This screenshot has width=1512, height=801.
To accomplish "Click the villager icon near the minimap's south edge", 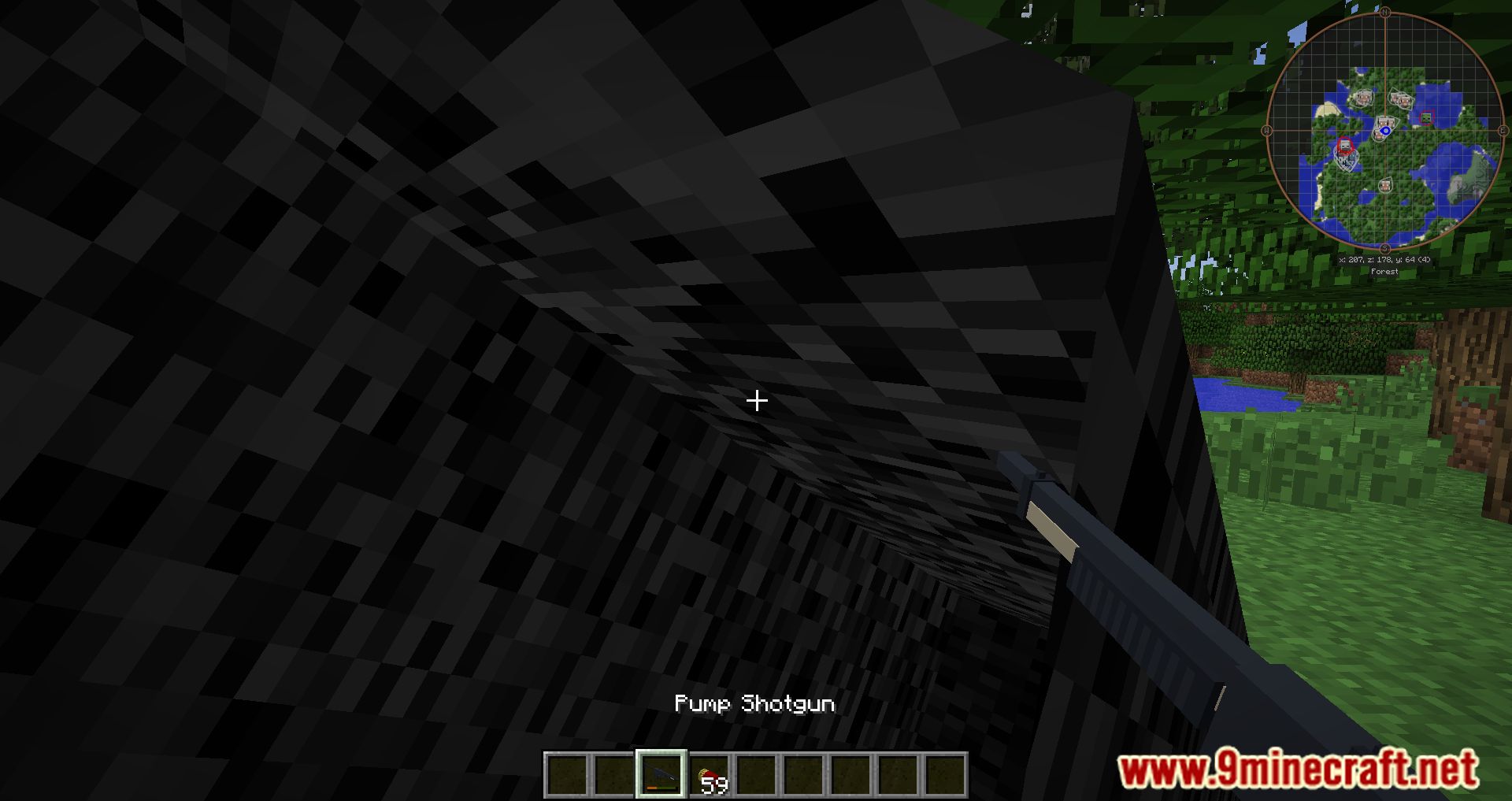I will click(x=1387, y=185).
